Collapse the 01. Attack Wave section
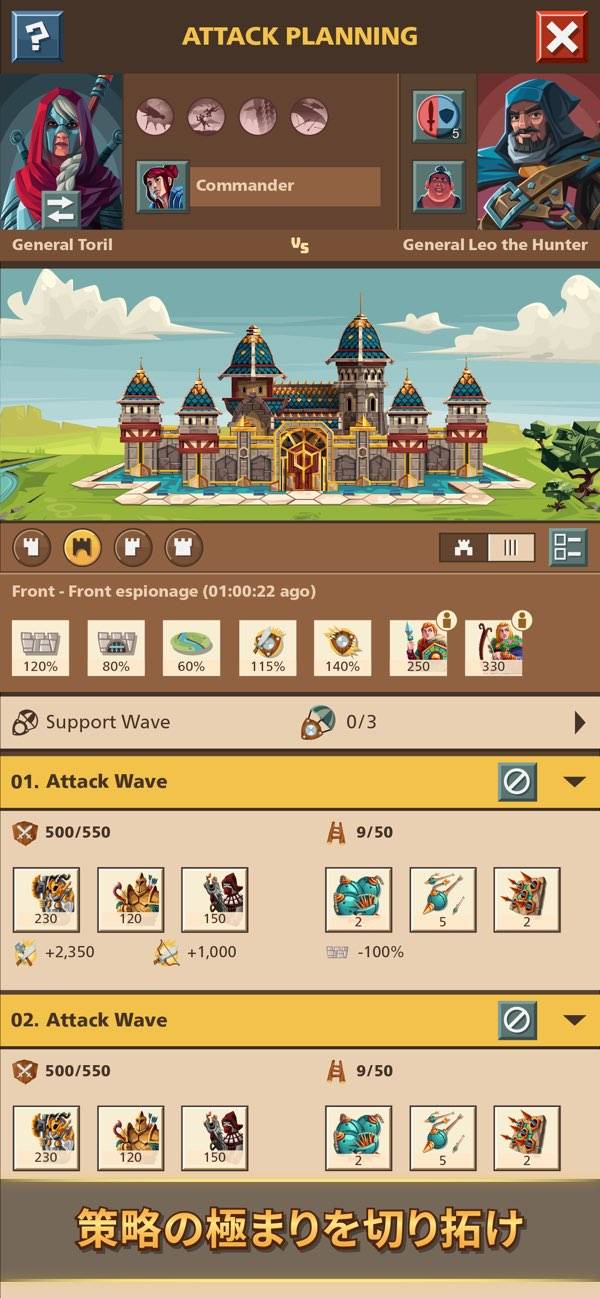The width and height of the screenshot is (600, 1298). pos(574,781)
